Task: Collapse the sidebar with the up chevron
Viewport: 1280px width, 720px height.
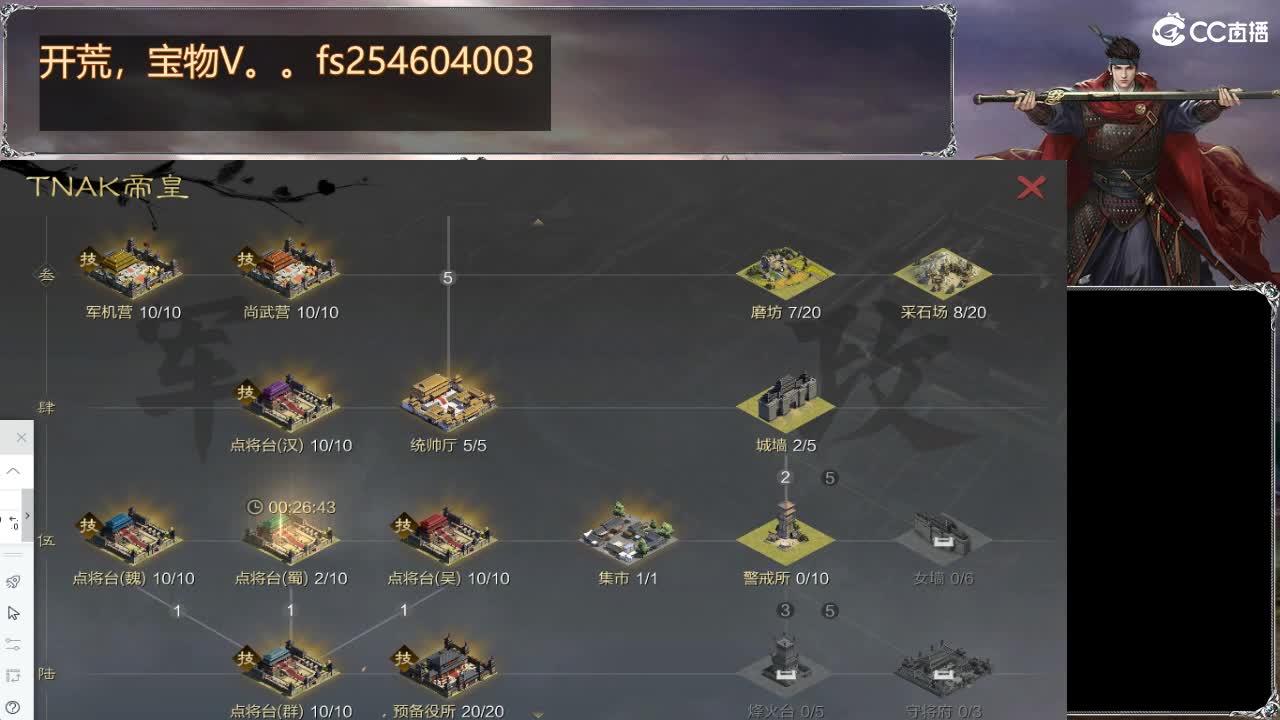Action: 14,470
